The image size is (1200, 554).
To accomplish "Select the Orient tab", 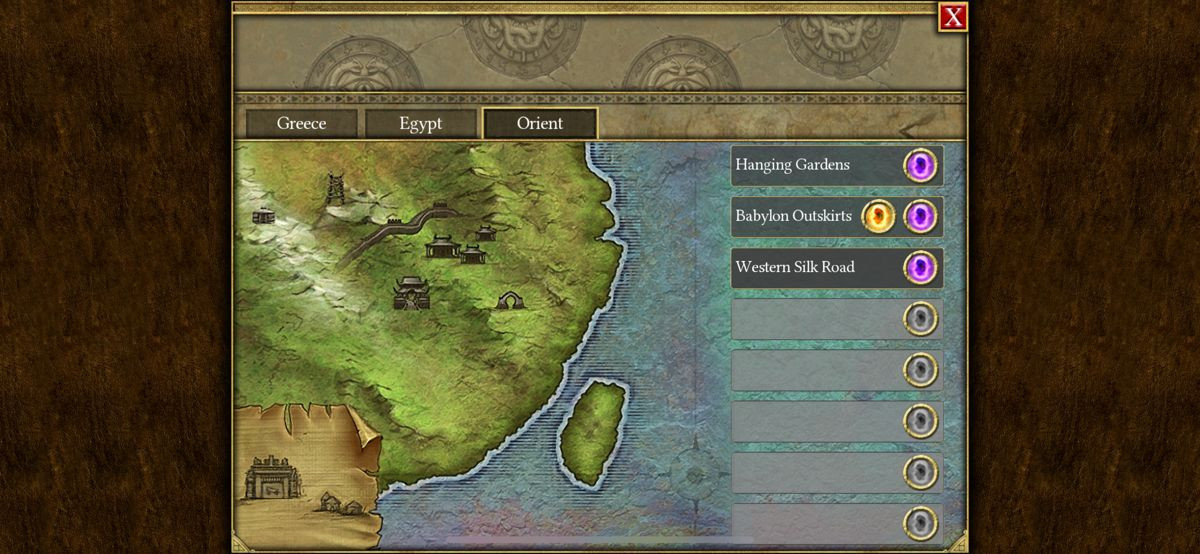I will click(539, 124).
